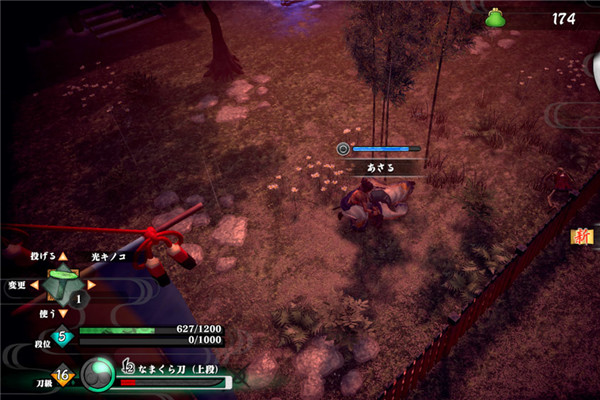Select the green tomoe sword orb
The width and height of the screenshot is (600, 400).
(x=100, y=375)
